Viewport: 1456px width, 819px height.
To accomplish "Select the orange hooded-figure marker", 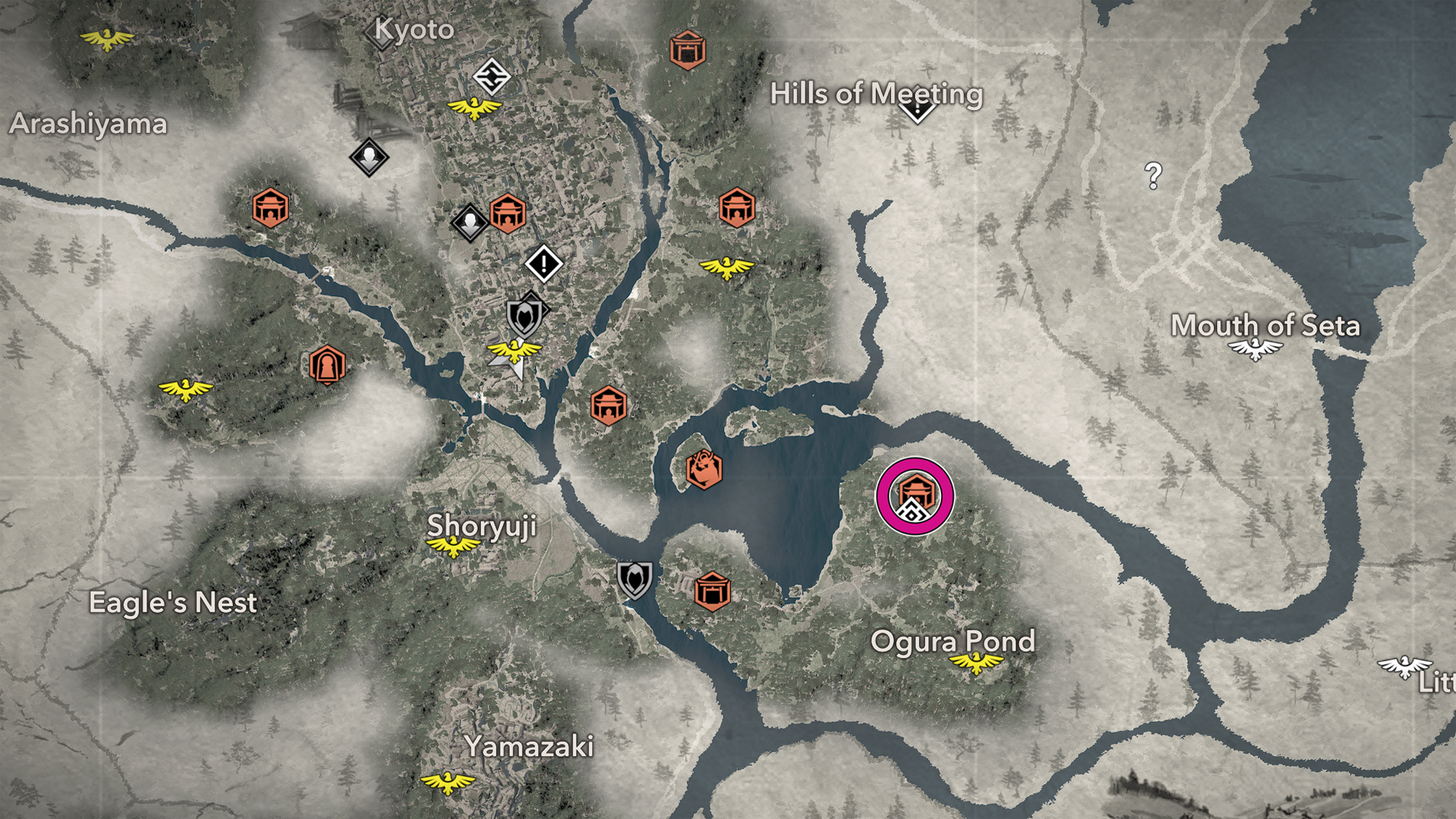I will [327, 366].
